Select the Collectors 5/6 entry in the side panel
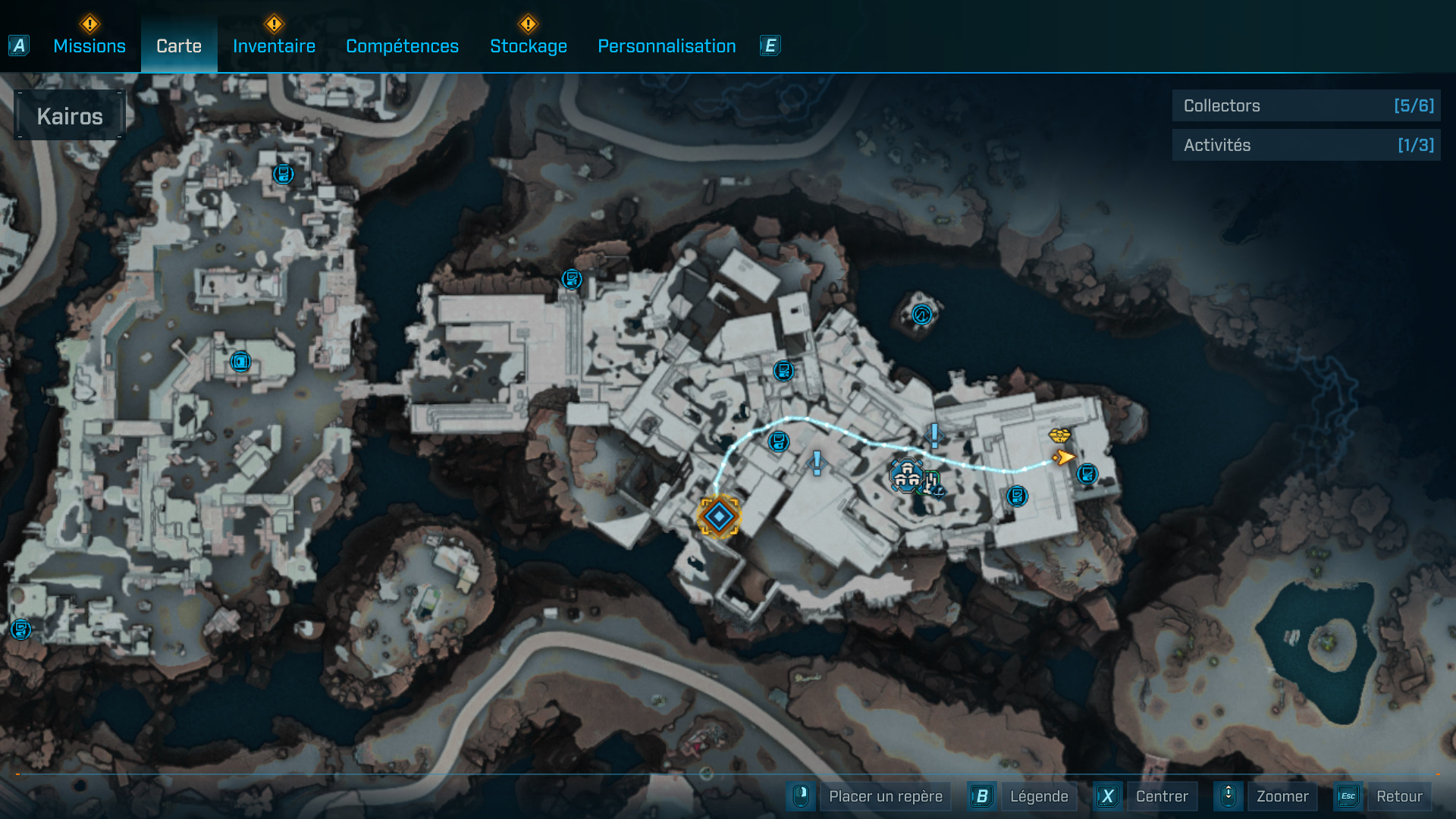1456x819 pixels. (1306, 106)
